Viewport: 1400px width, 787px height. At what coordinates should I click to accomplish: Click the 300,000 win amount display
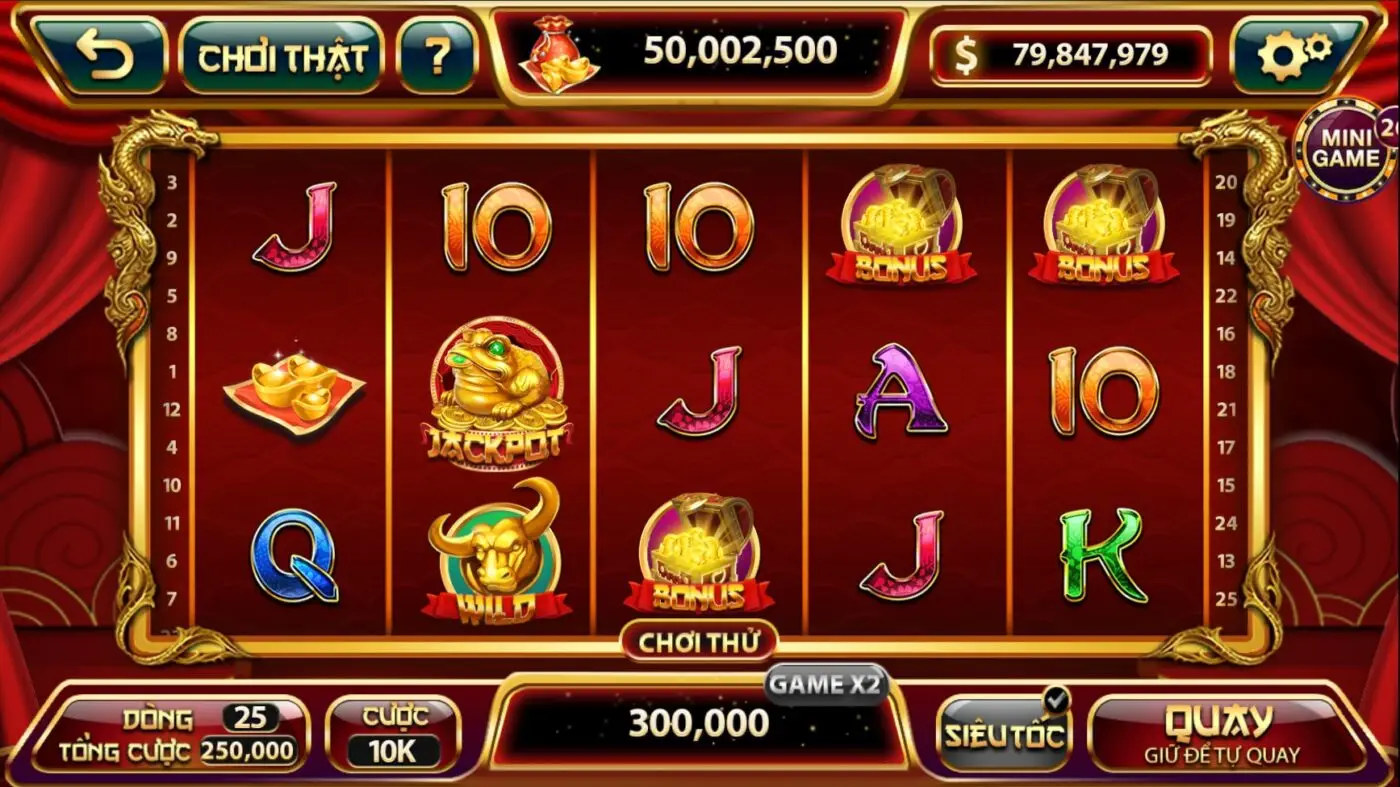tap(700, 722)
